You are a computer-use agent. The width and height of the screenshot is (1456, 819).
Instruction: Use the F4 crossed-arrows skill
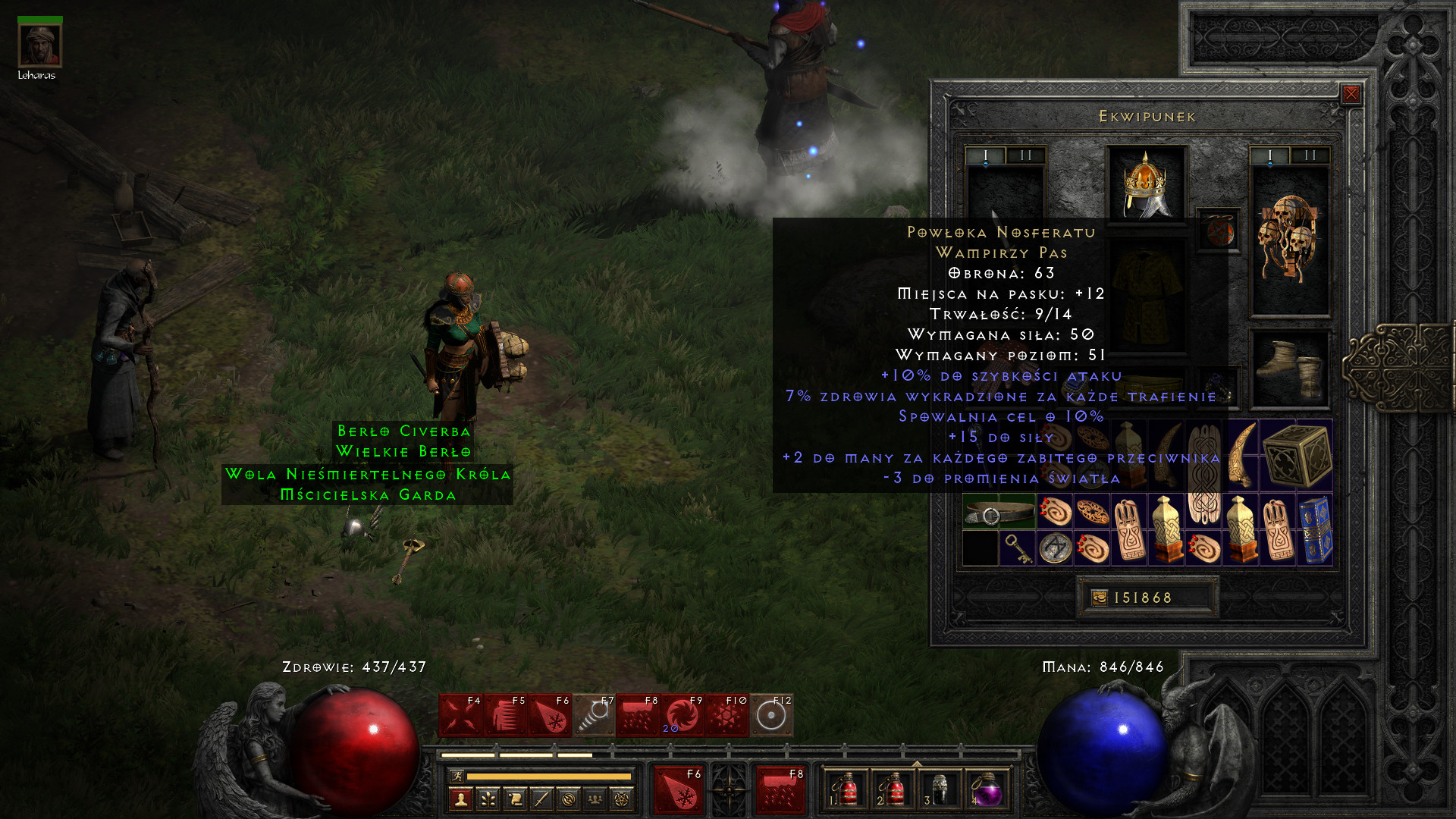[x=460, y=715]
